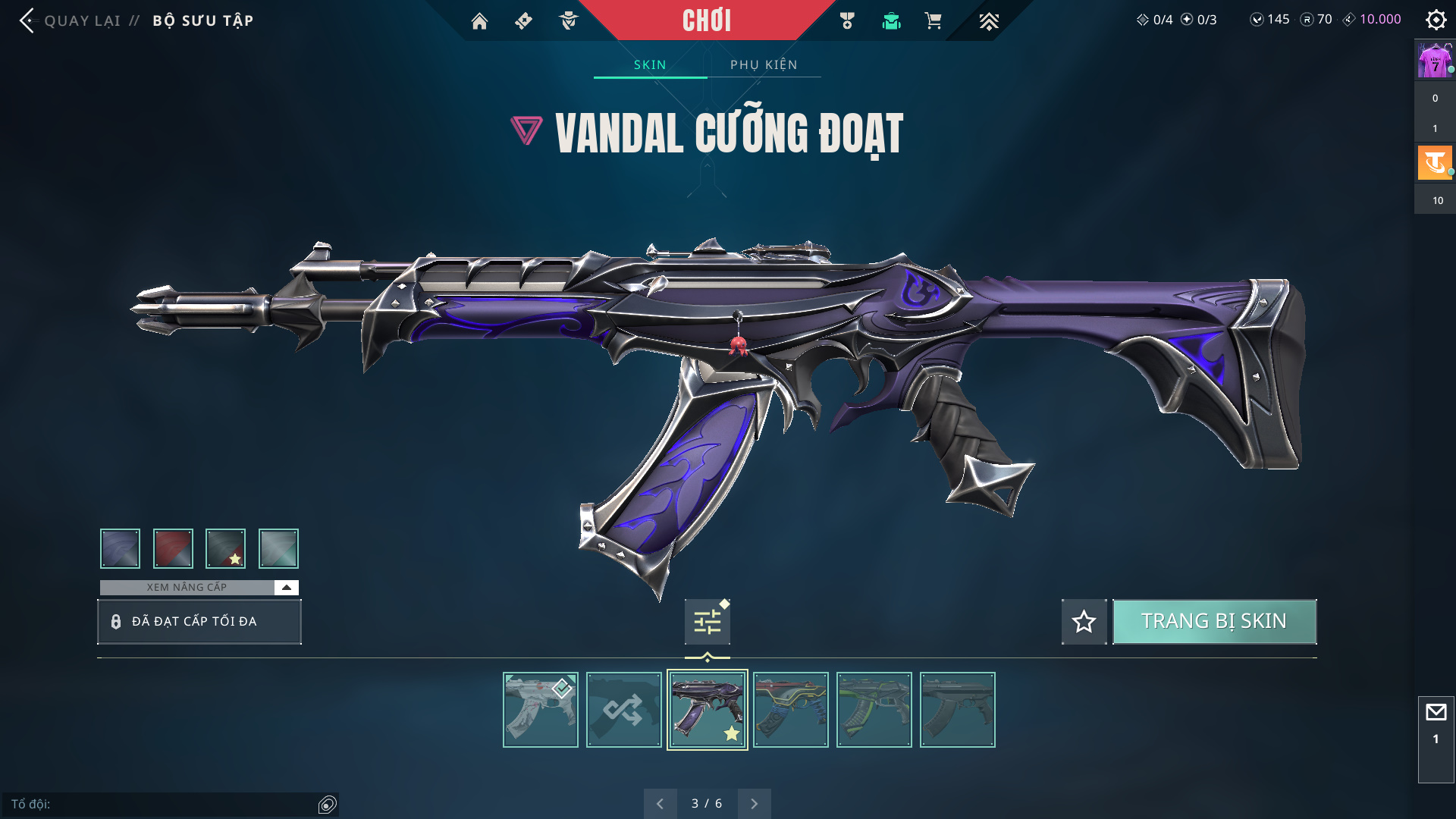Switch to the Phụ Kiện tab
The image size is (1456, 819).
pyautogui.click(x=764, y=65)
